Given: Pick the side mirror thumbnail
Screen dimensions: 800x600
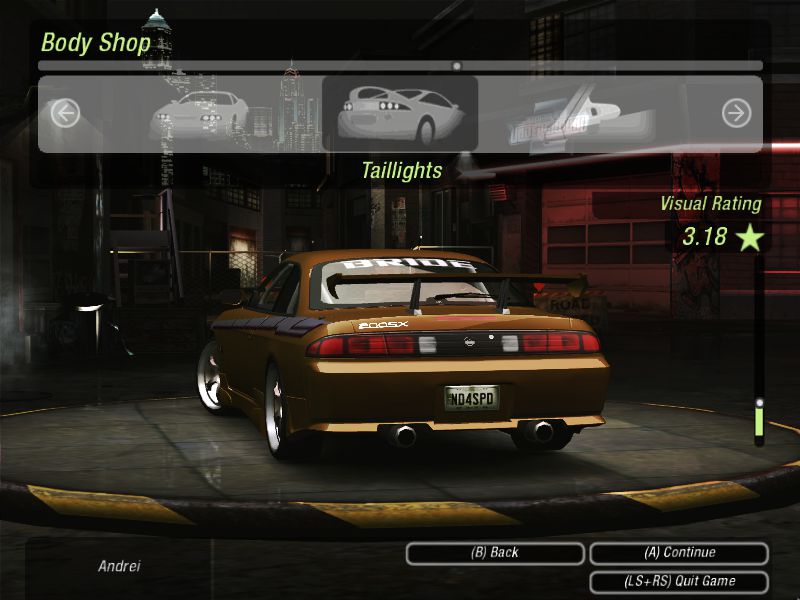Looking at the screenshot, I should click(560, 113).
